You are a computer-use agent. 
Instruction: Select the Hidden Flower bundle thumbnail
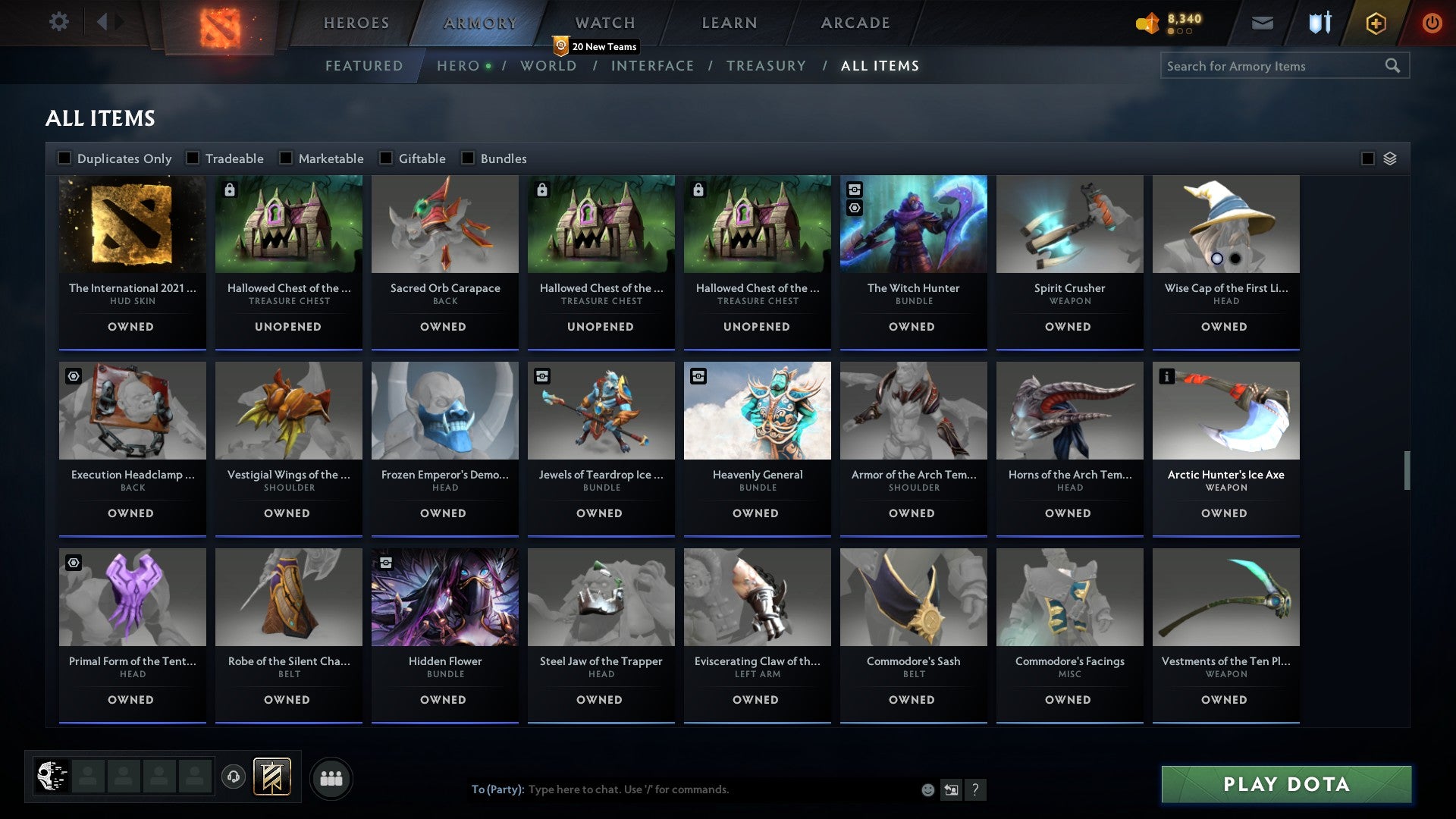(444, 597)
